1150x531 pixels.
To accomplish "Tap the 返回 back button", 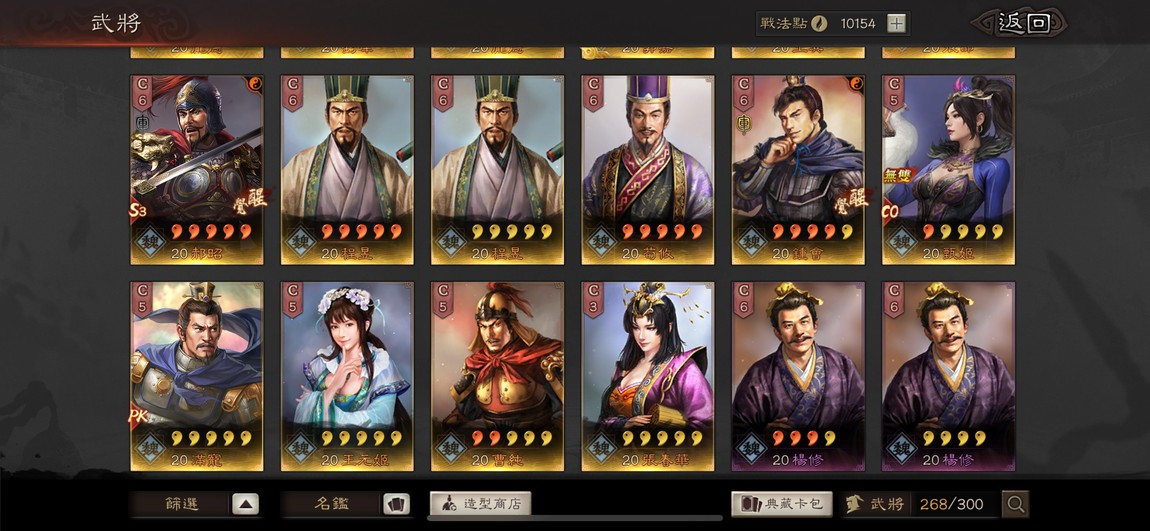I will [1022, 23].
